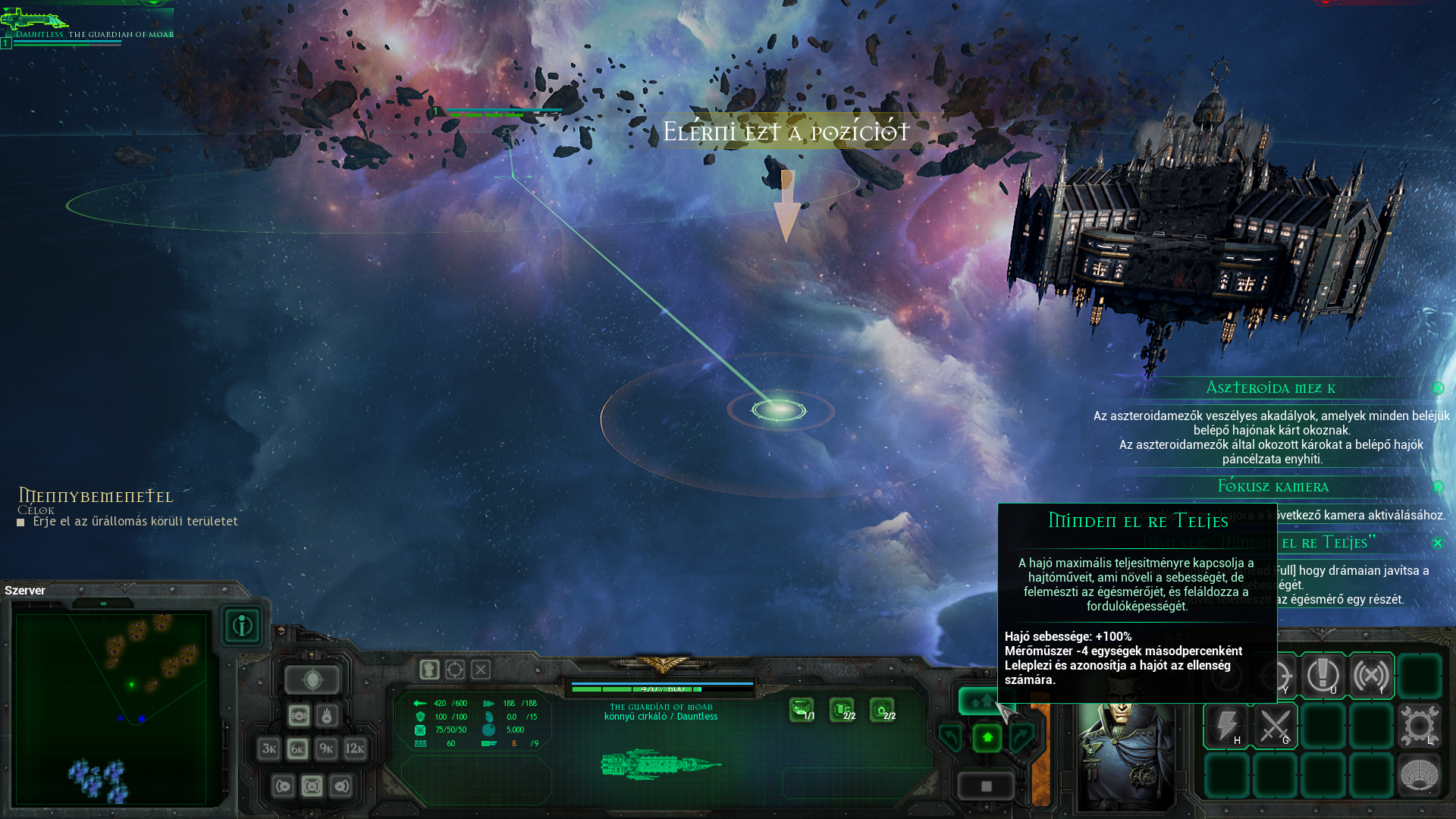Click the gauntlet fist order icon

click(x=429, y=670)
